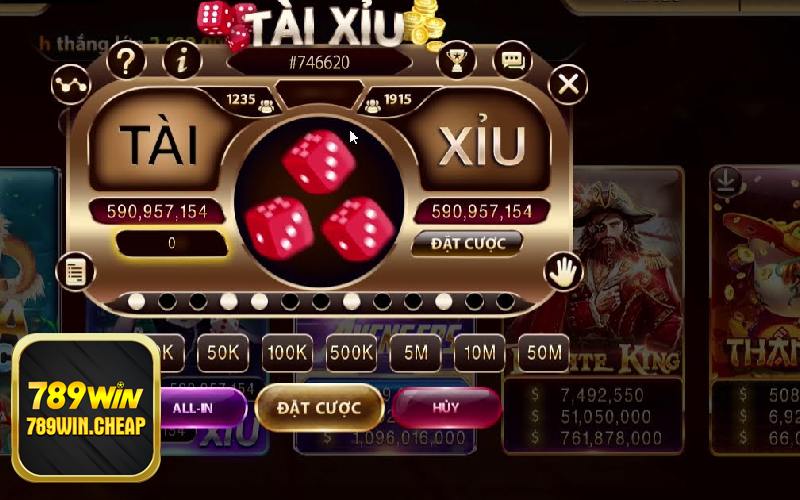Choose the TÀI betting side
Viewport: 800px width, 500px height.
tap(158, 146)
